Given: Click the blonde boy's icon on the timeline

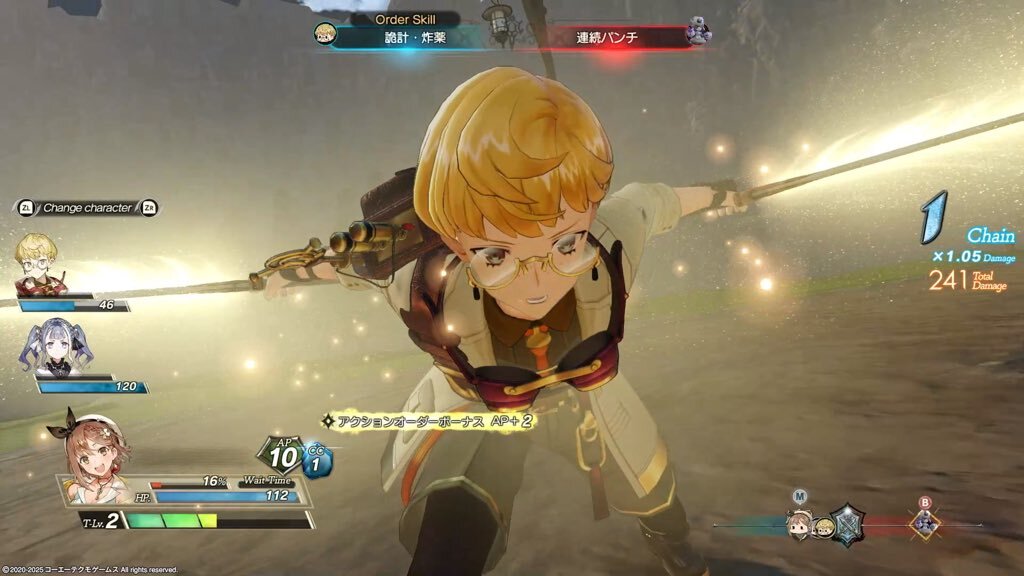Looking at the screenshot, I should click(822, 526).
